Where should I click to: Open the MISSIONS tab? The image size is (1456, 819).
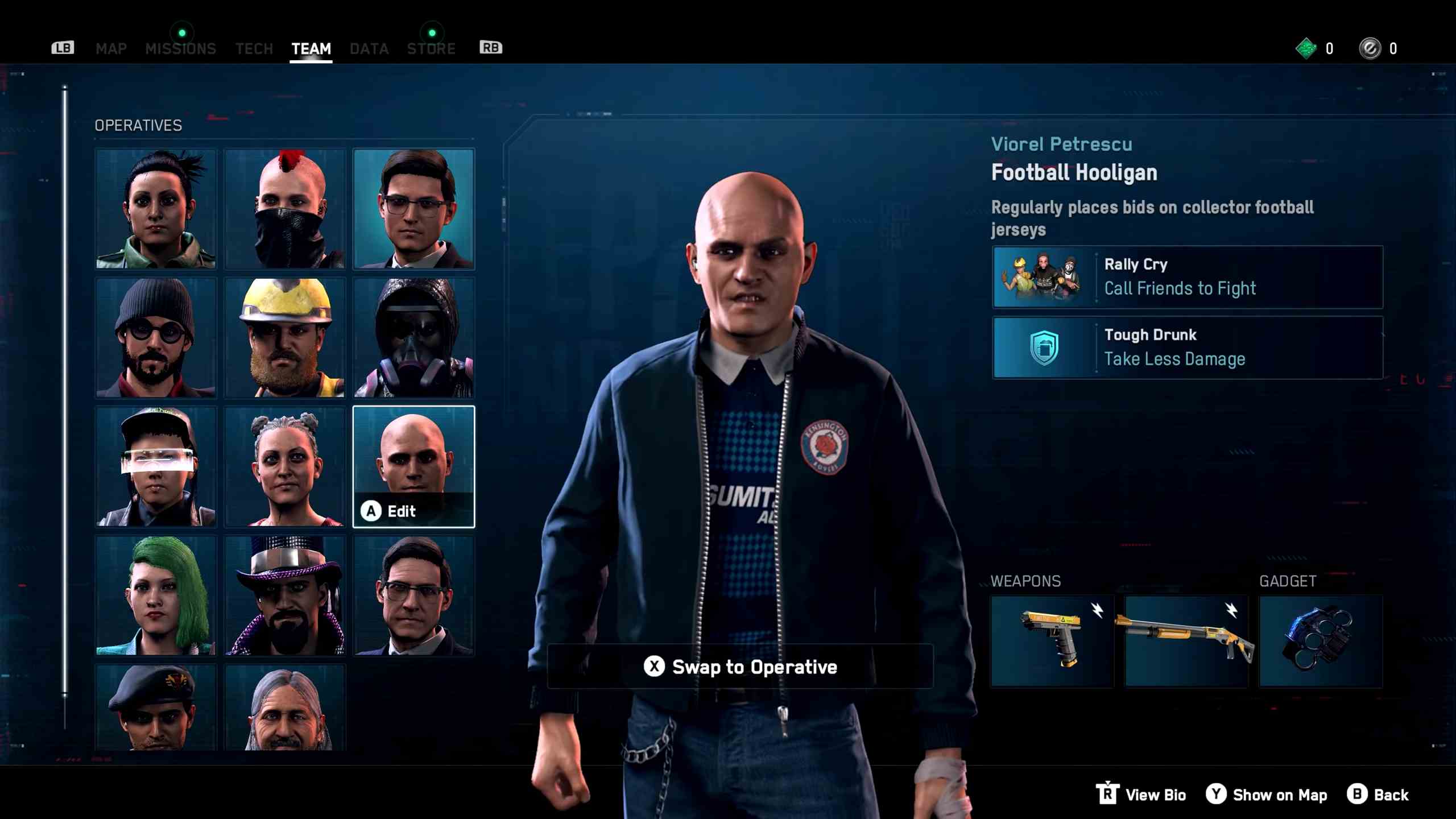pyautogui.click(x=181, y=48)
